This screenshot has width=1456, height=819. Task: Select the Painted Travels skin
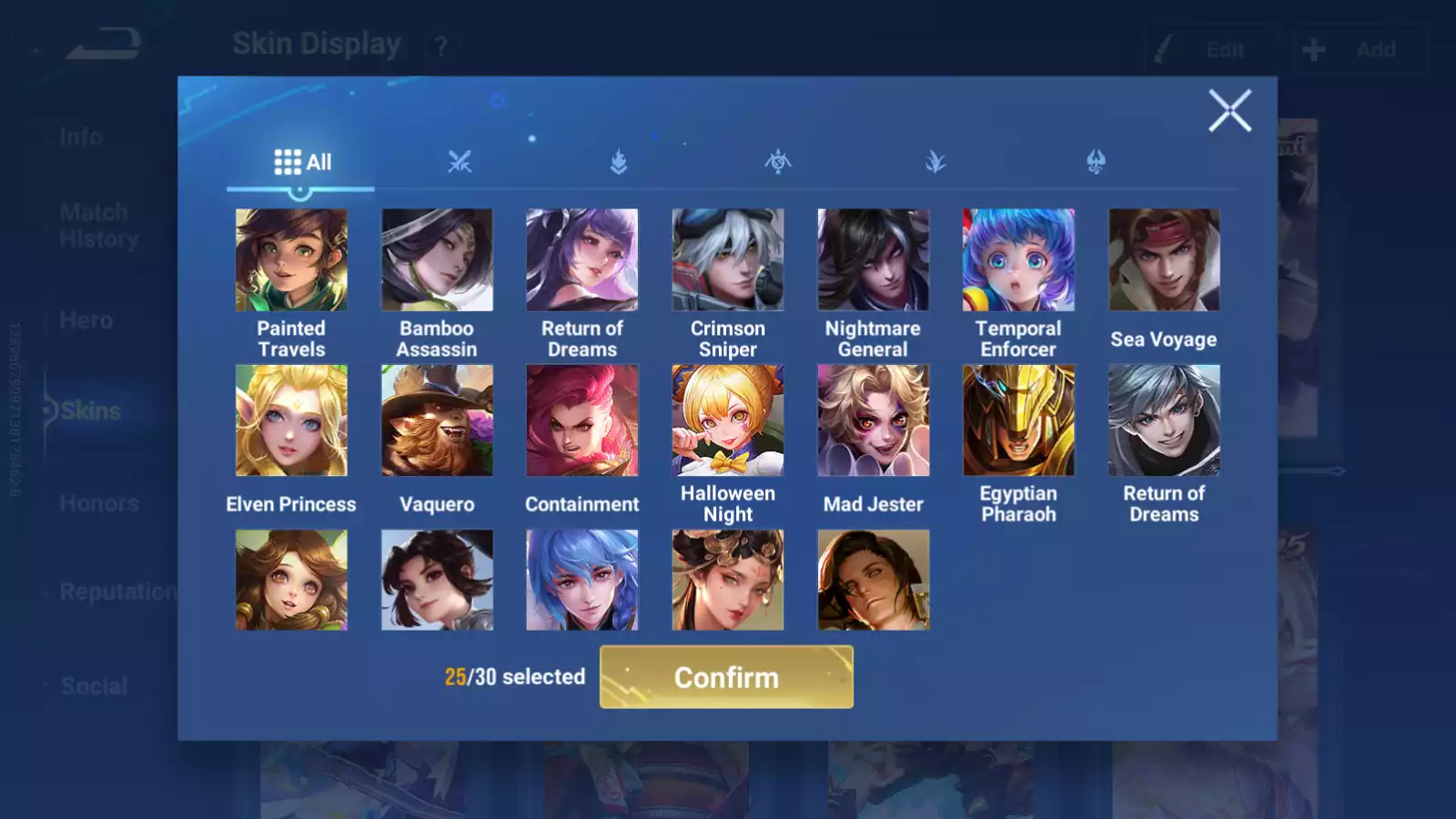(291, 259)
